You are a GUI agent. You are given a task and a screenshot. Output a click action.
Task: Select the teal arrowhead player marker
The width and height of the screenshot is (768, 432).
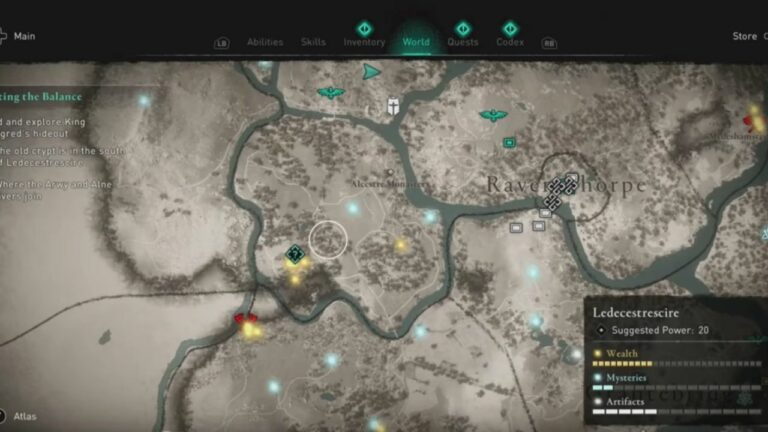(x=372, y=72)
